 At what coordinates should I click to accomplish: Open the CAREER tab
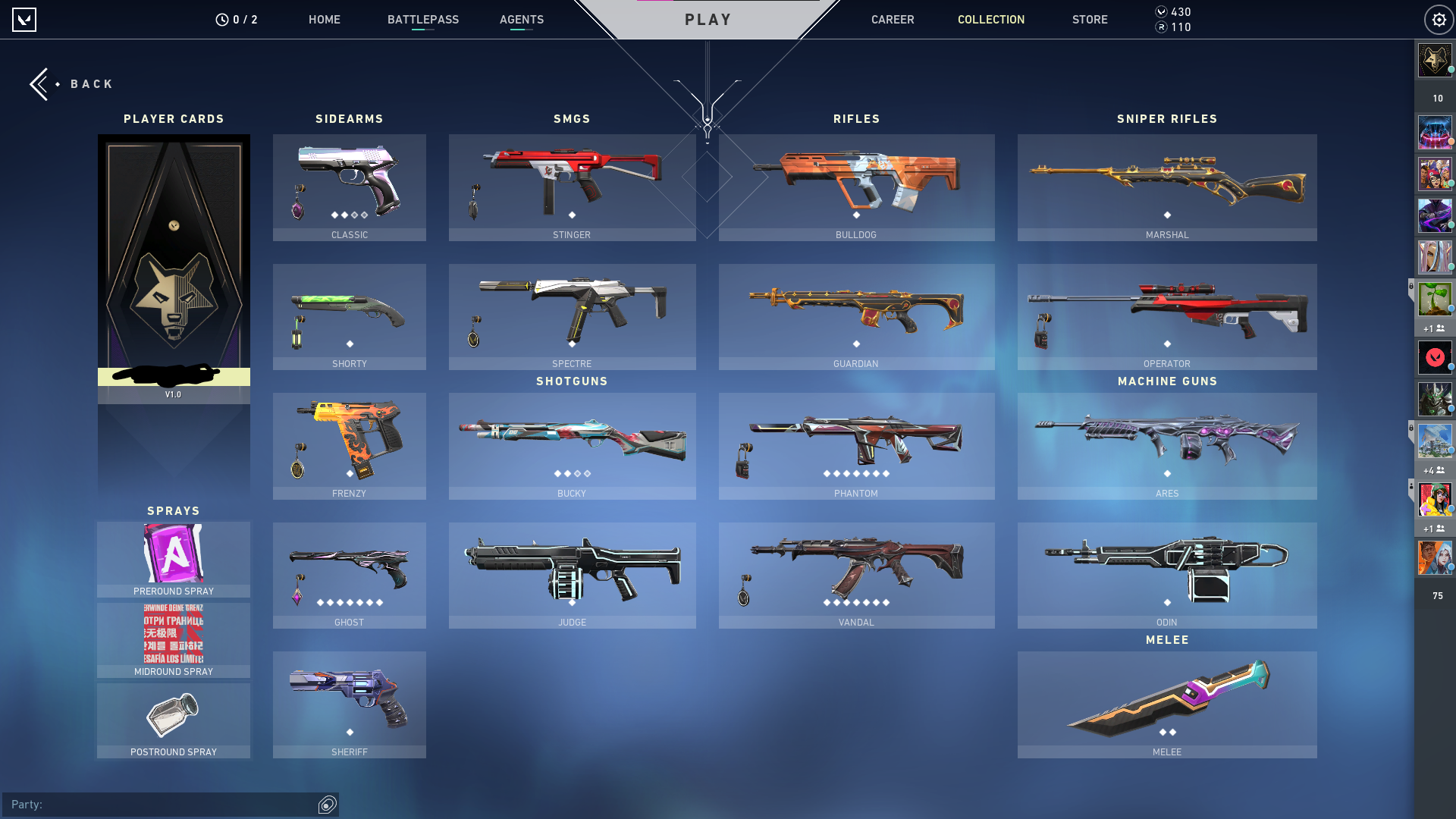coord(893,20)
